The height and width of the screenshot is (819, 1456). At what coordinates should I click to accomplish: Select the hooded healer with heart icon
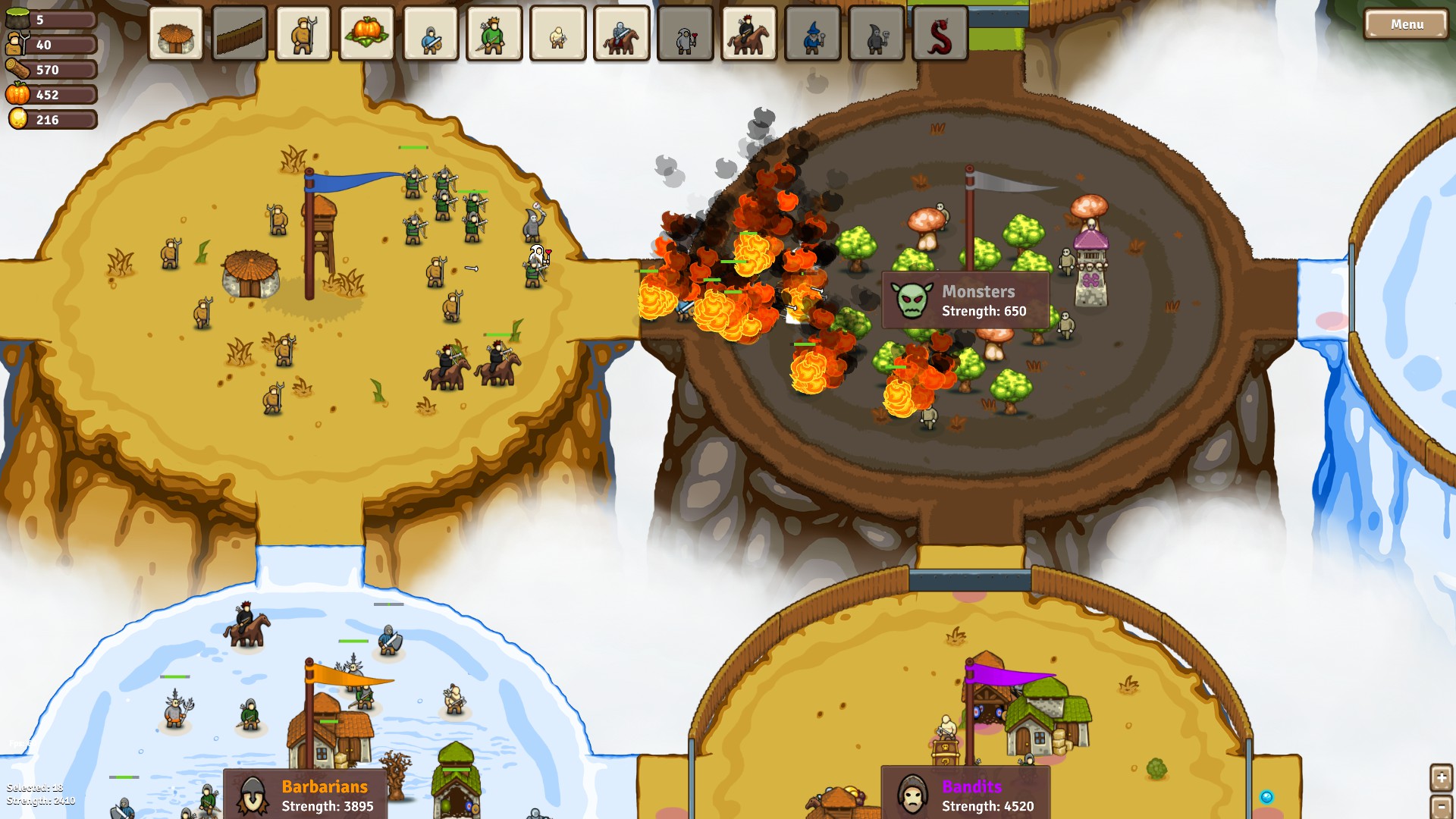[686, 34]
